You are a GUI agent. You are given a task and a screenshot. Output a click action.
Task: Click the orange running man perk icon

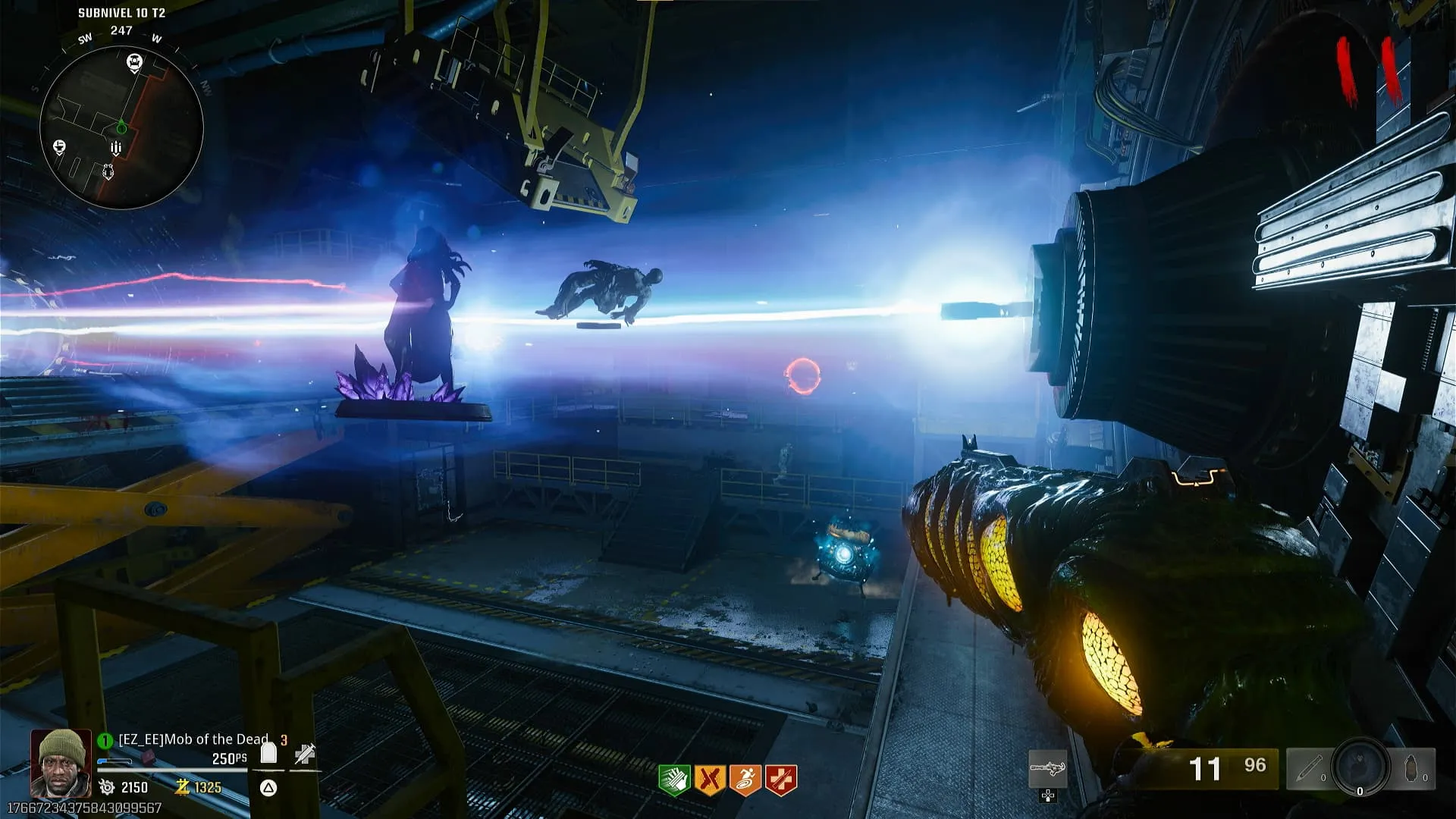(x=745, y=780)
